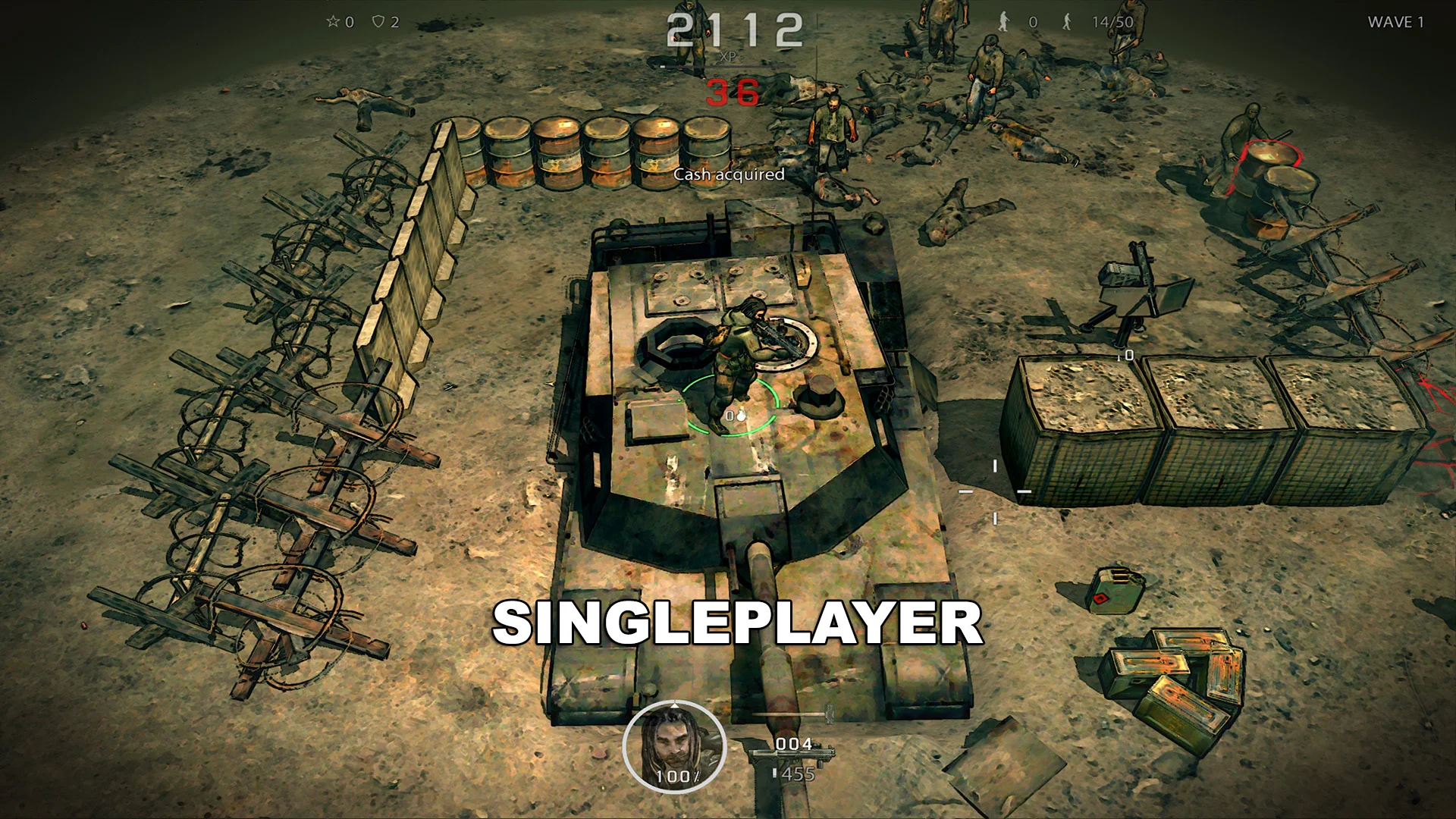The width and height of the screenshot is (1456, 819).
Task: Click the bearded soldier portrait
Action: pos(674,746)
